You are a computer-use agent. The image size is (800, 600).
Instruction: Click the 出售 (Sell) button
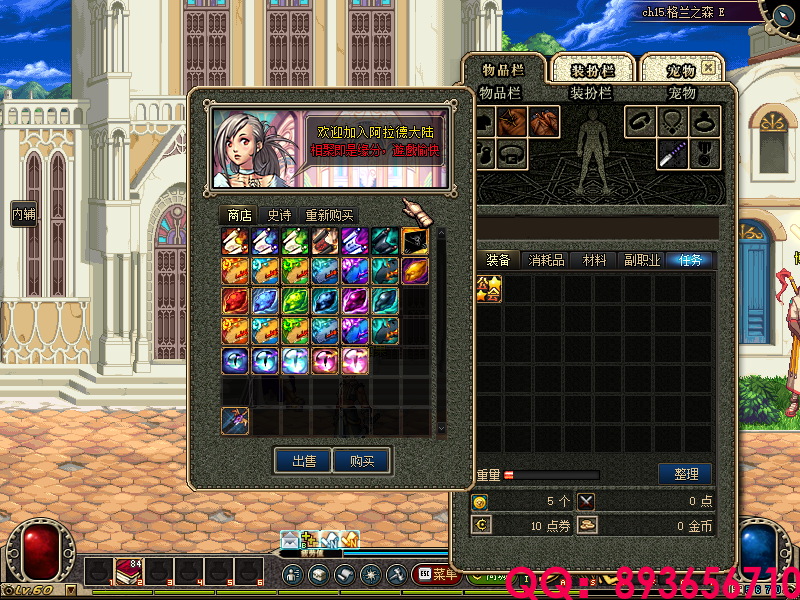point(304,461)
